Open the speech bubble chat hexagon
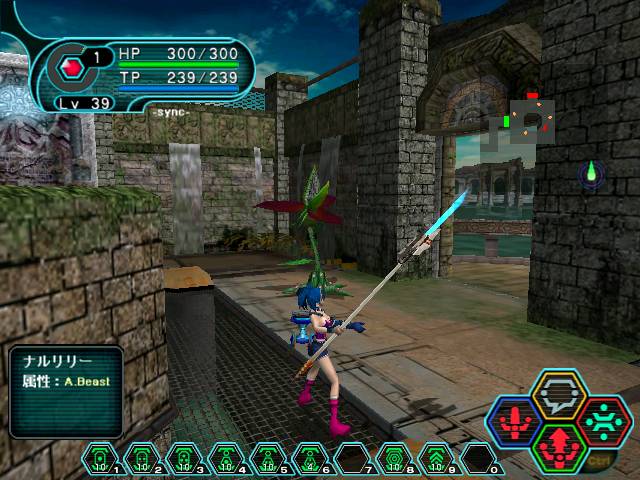Viewport: 640px width, 480px height. tap(558, 394)
